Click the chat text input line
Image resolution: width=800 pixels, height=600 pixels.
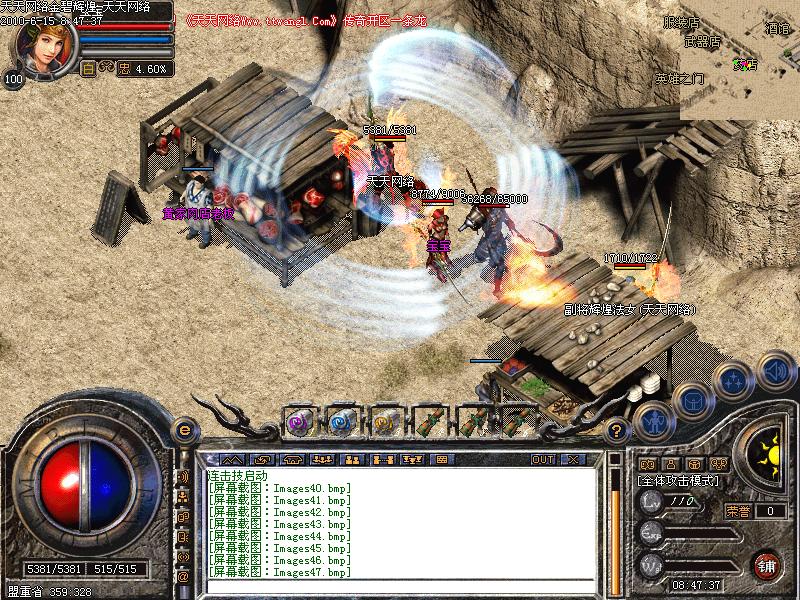pos(400,585)
